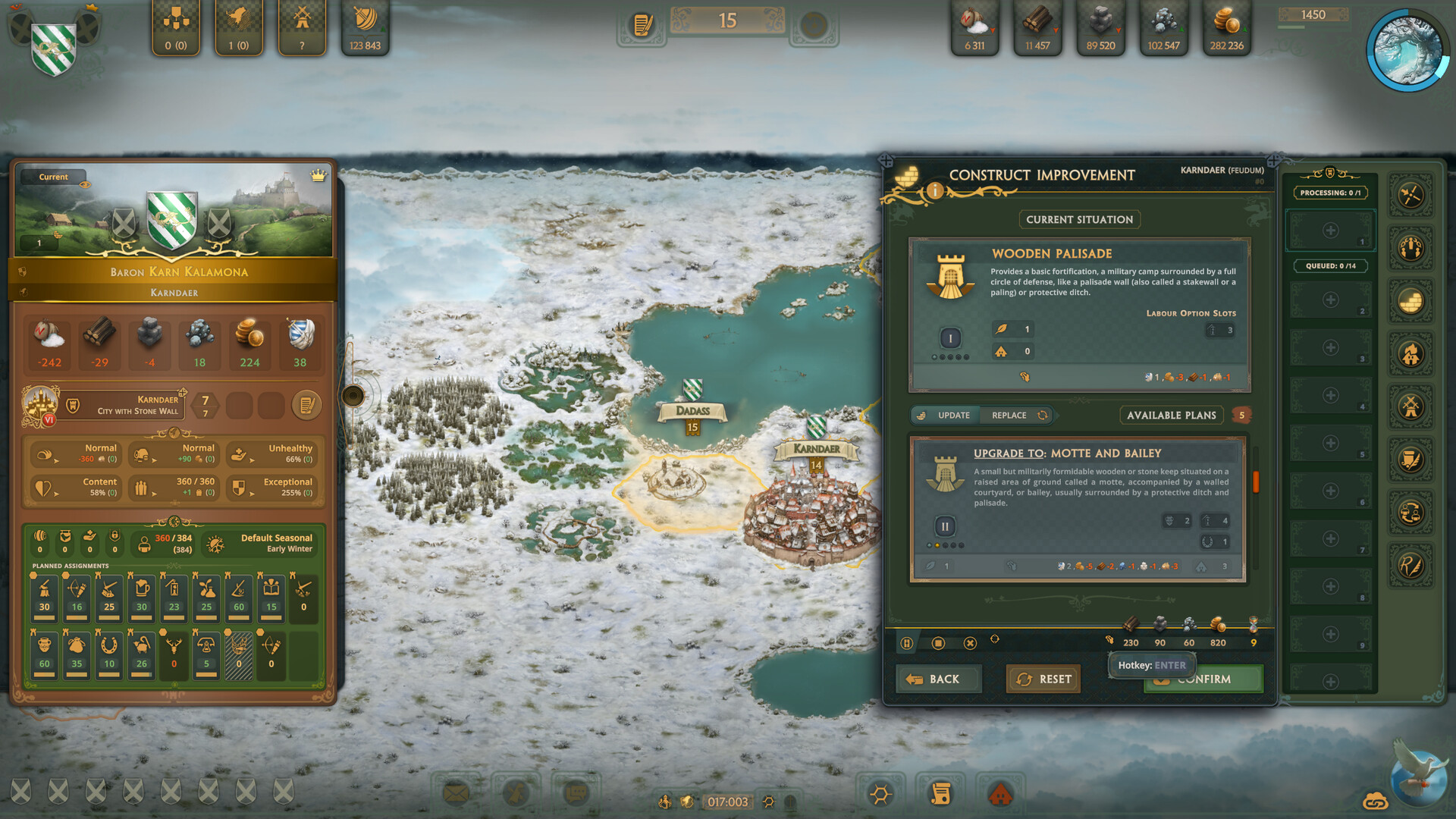Switch to REPLACE mode in the Construct Improvement panel
This screenshot has height=819, width=1456.
point(1009,415)
